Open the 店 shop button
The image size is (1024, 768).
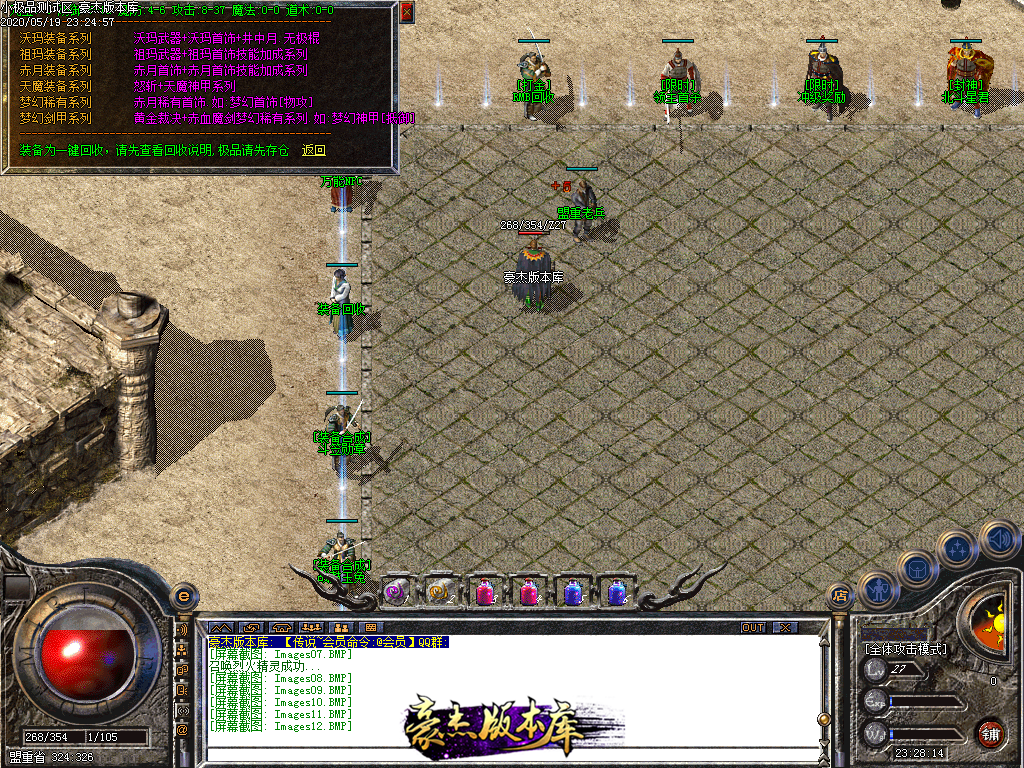coord(839,597)
